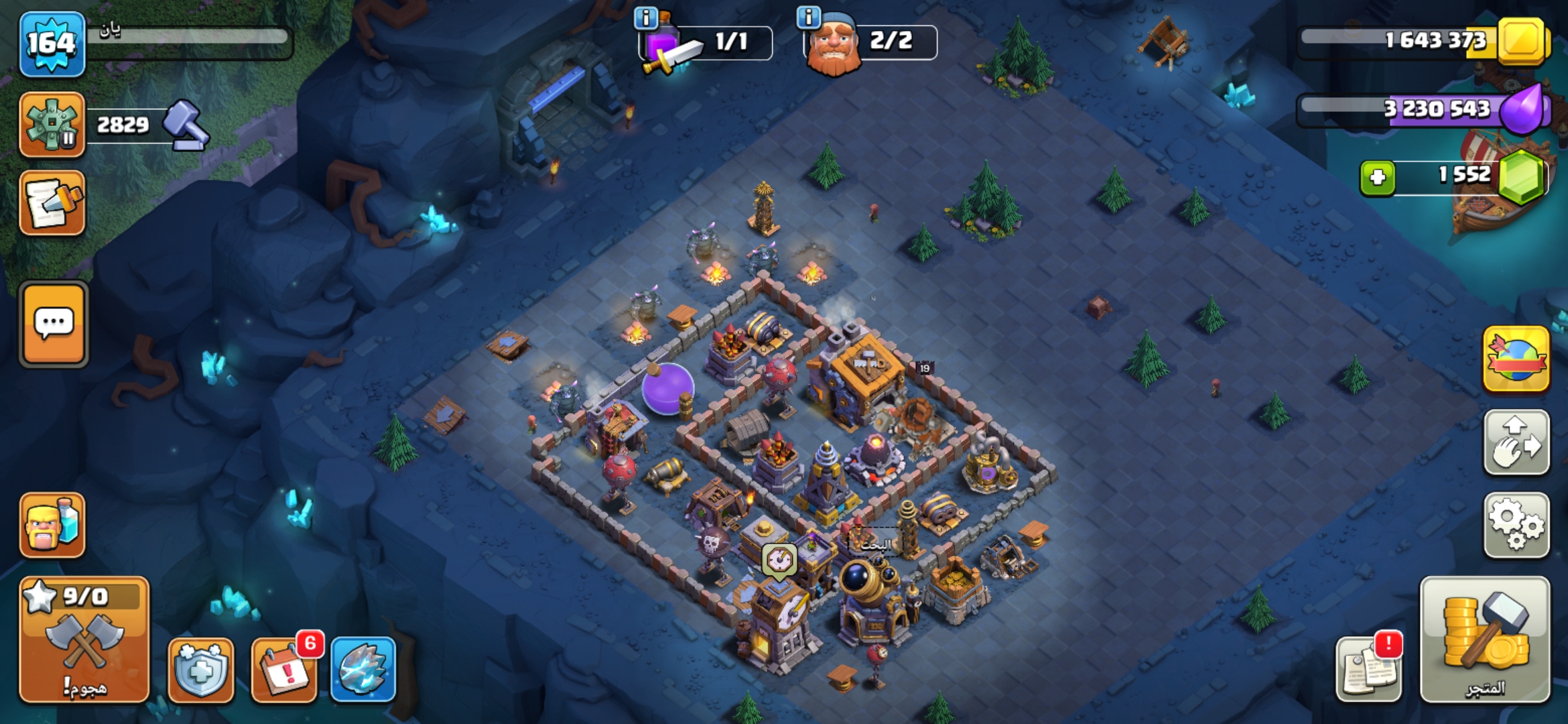Show info for the 1/1 elixir sword
Image resolution: width=1568 pixels, height=724 pixels.
646,18
